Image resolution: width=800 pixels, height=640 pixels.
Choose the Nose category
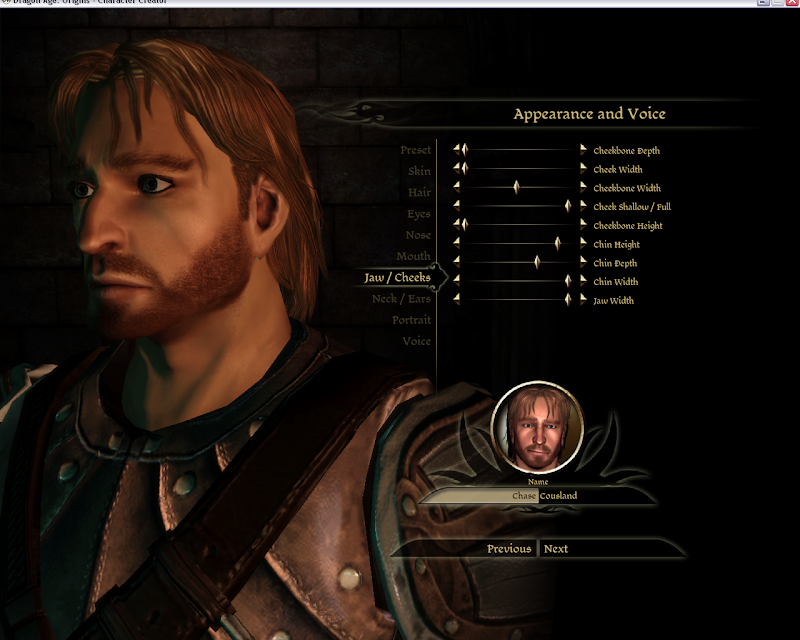tap(418, 235)
